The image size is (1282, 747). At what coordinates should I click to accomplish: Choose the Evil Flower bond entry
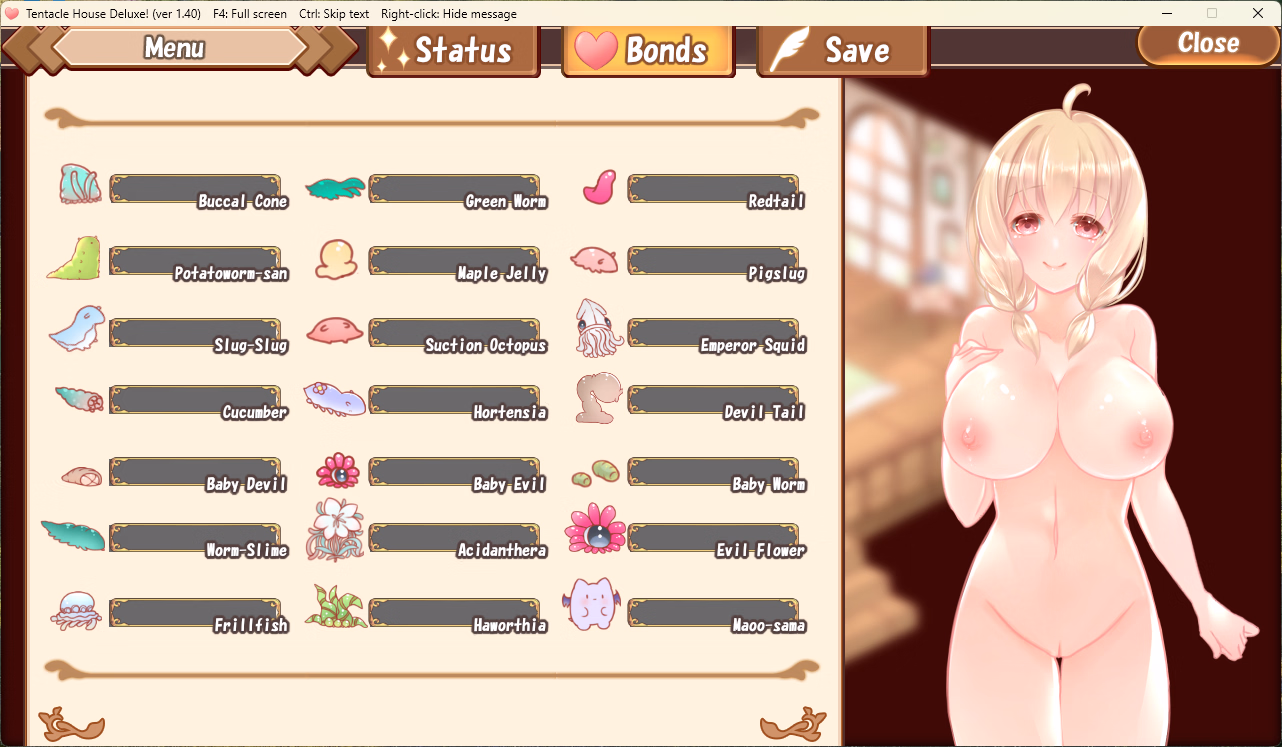[x=716, y=538]
